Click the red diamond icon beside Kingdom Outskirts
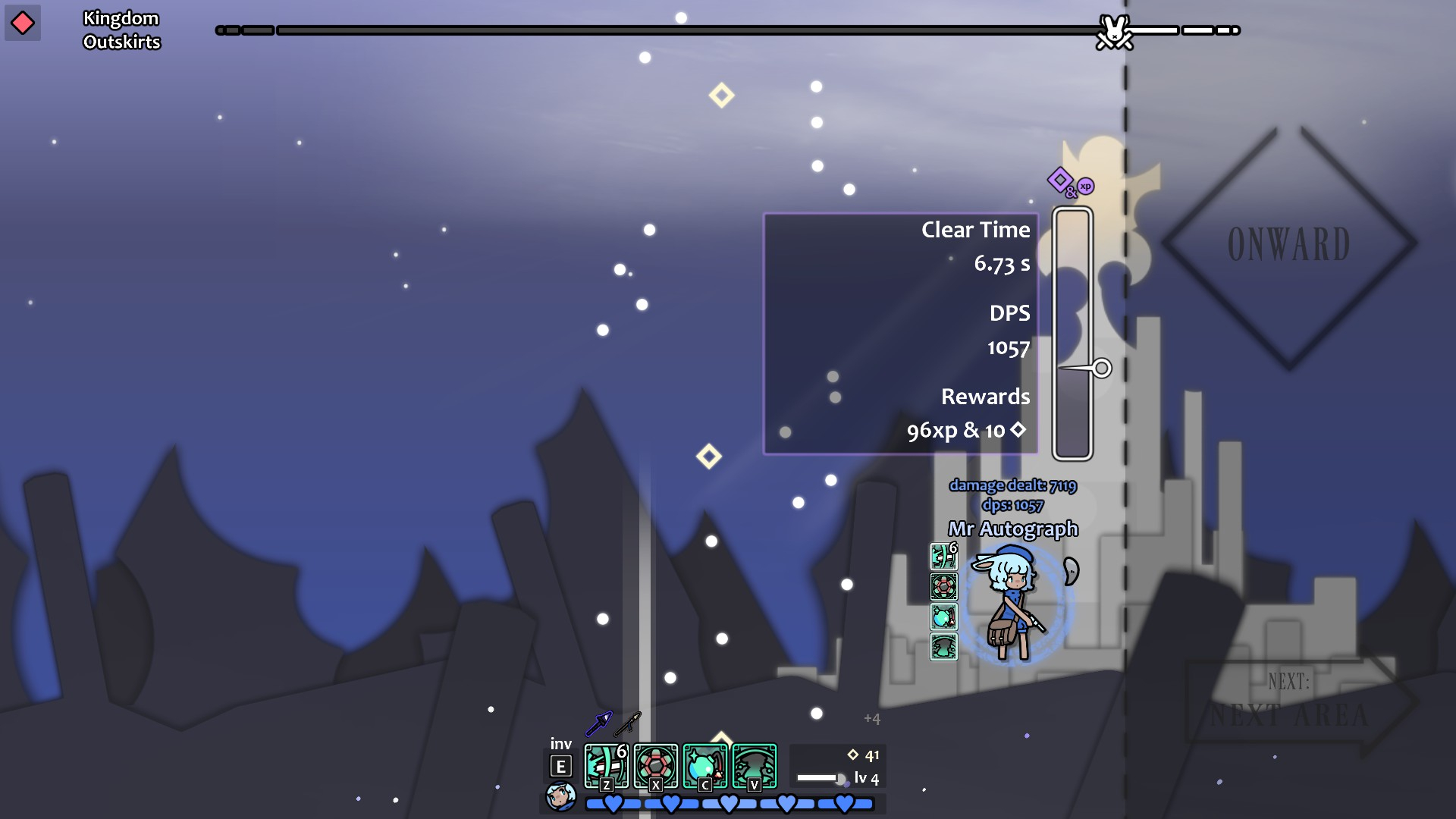 coord(23,24)
